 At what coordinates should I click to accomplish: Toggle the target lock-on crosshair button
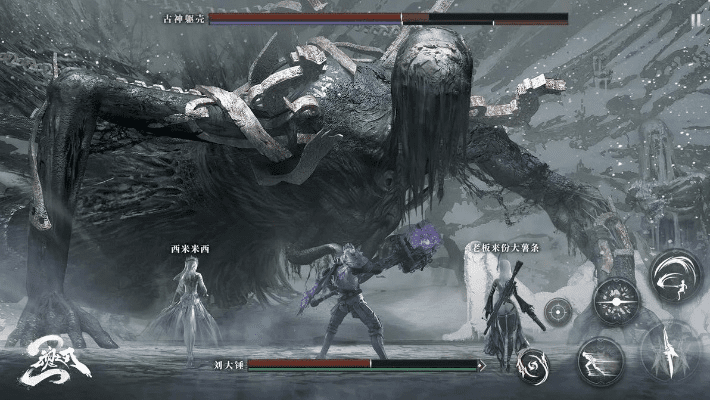click(x=558, y=311)
